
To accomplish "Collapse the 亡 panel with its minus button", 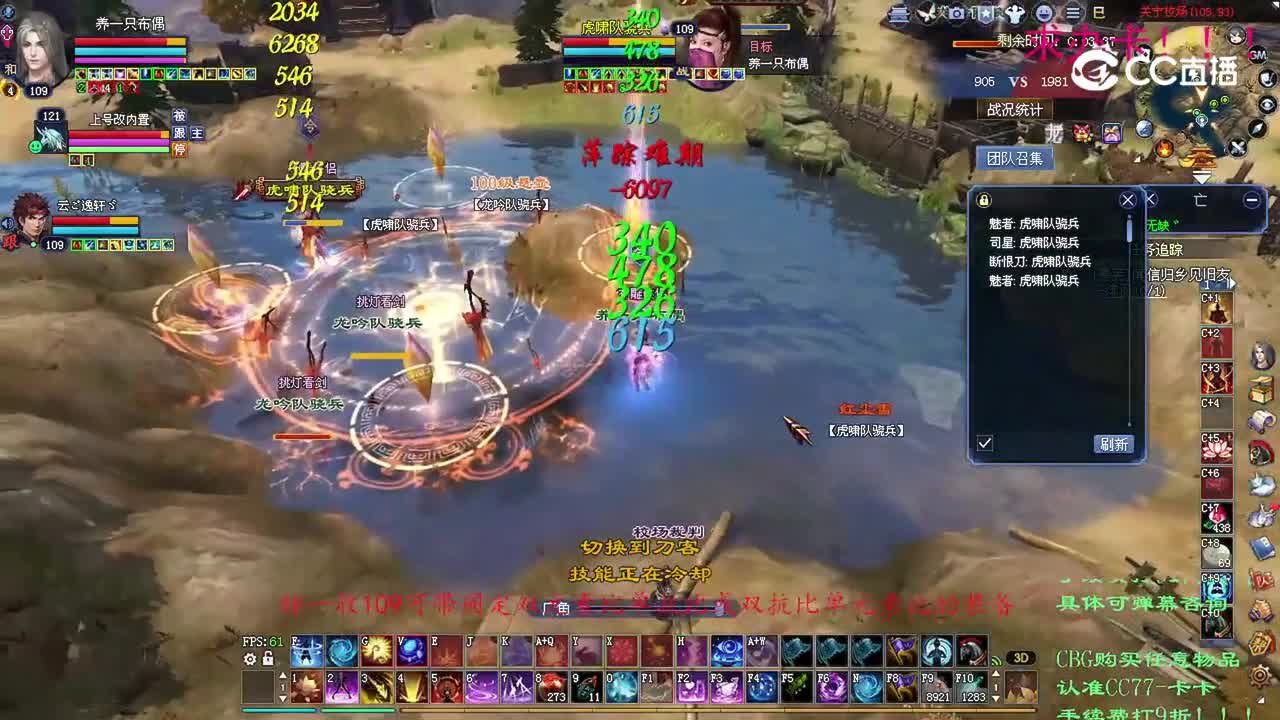I will 1250,200.
